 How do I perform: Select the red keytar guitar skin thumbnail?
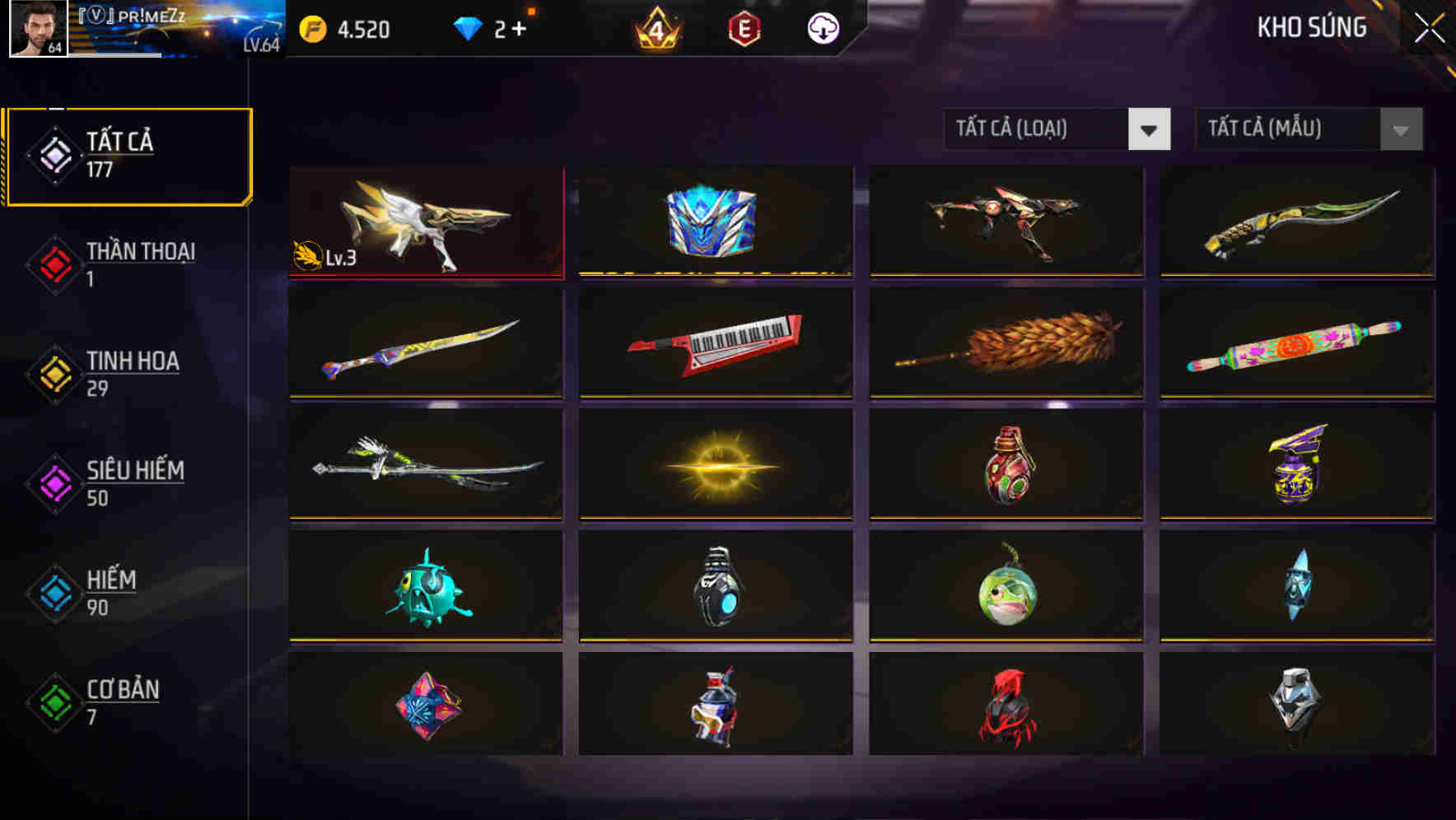[x=716, y=344]
